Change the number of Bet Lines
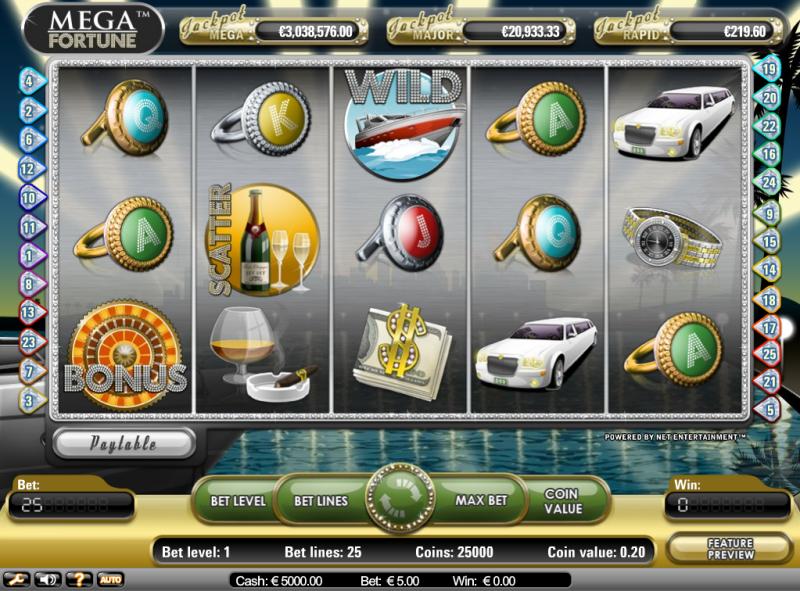 [319, 499]
